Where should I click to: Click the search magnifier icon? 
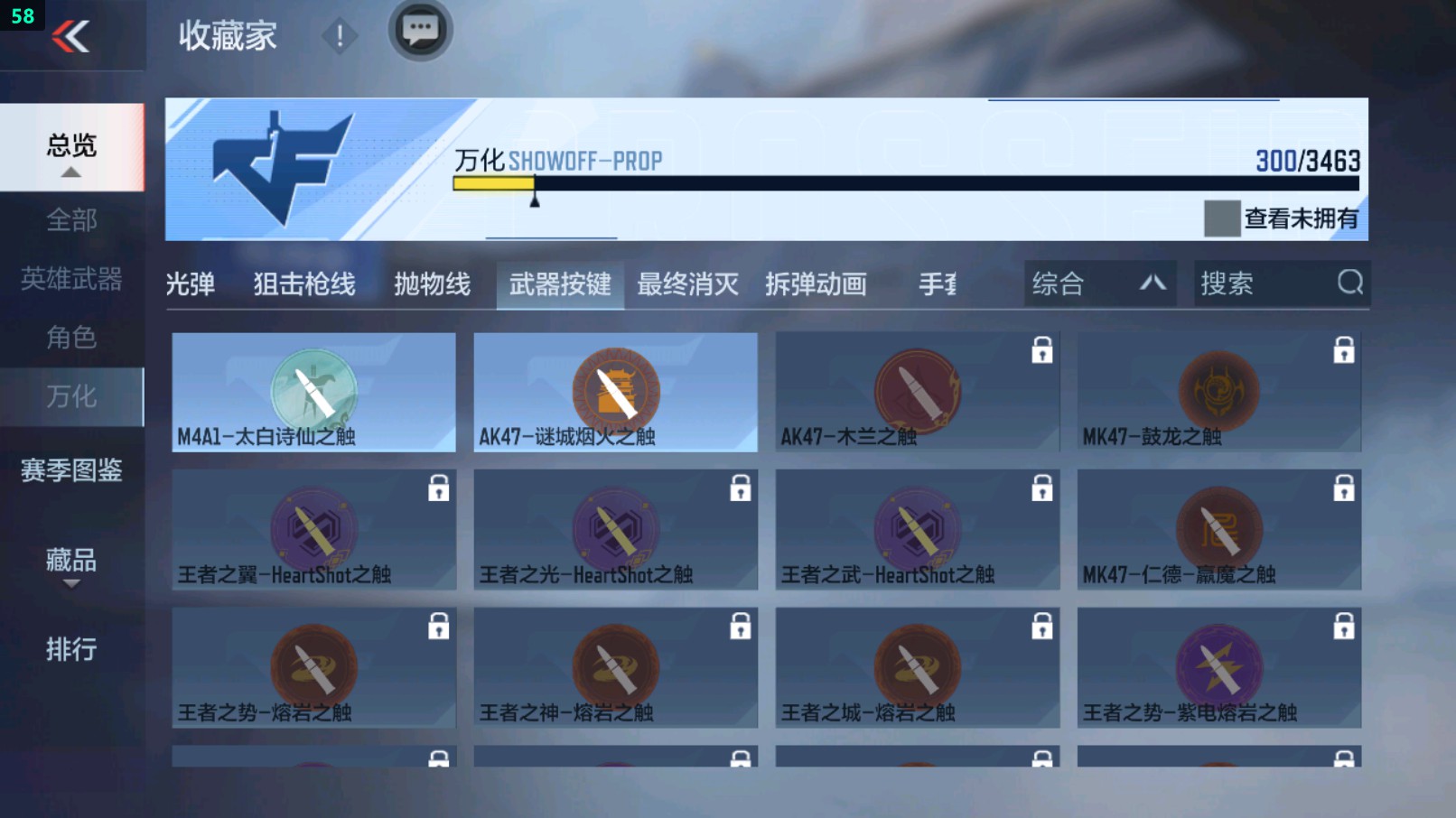point(1349,283)
